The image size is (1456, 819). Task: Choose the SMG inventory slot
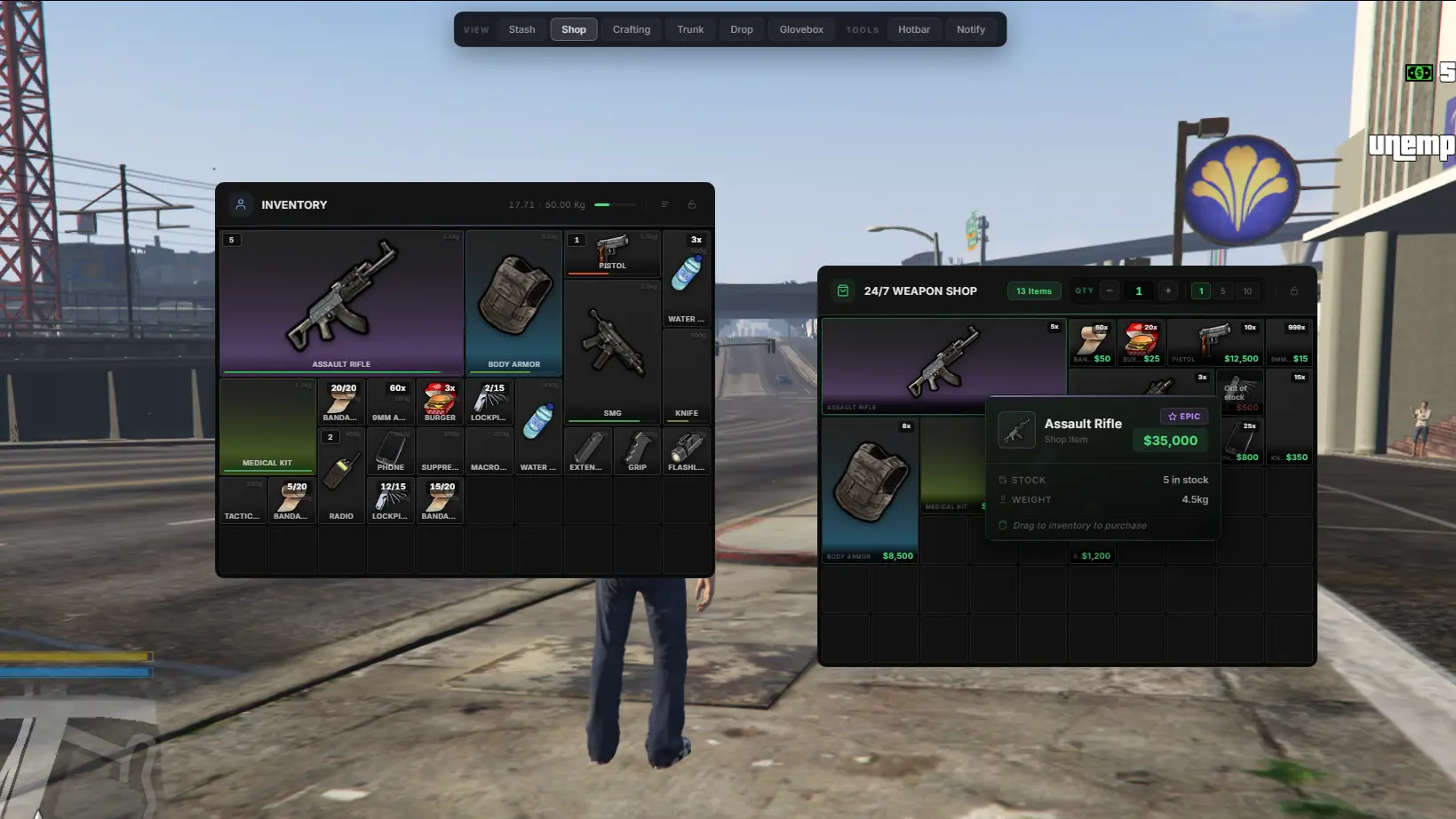tap(612, 351)
